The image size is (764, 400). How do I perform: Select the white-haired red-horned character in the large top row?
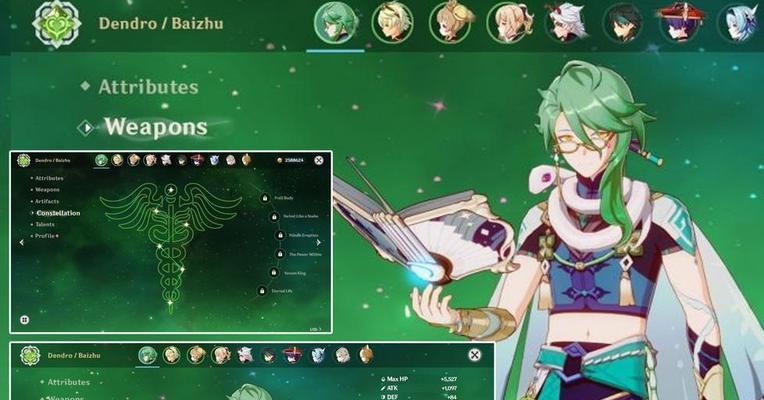click(566, 22)
